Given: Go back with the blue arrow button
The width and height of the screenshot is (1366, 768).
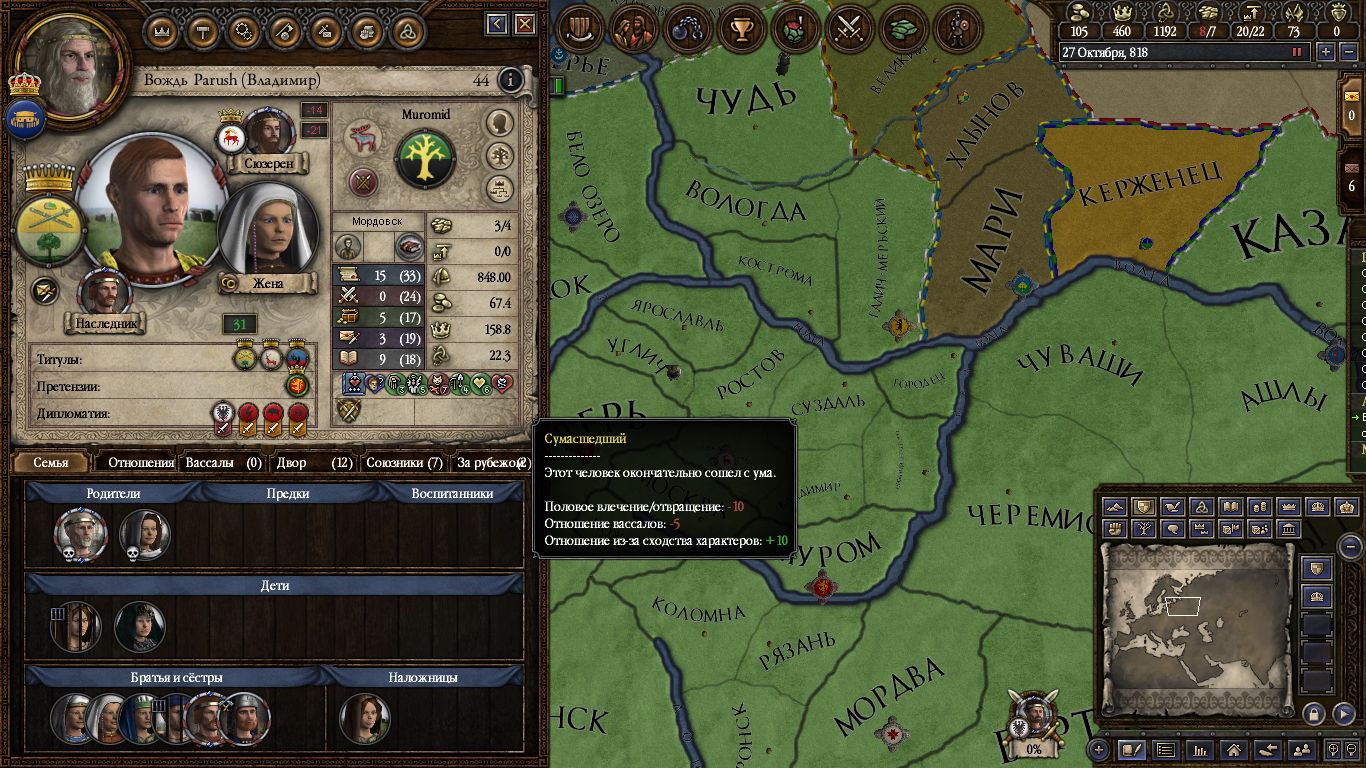Looking at the screenshot, I should (497, 24).
